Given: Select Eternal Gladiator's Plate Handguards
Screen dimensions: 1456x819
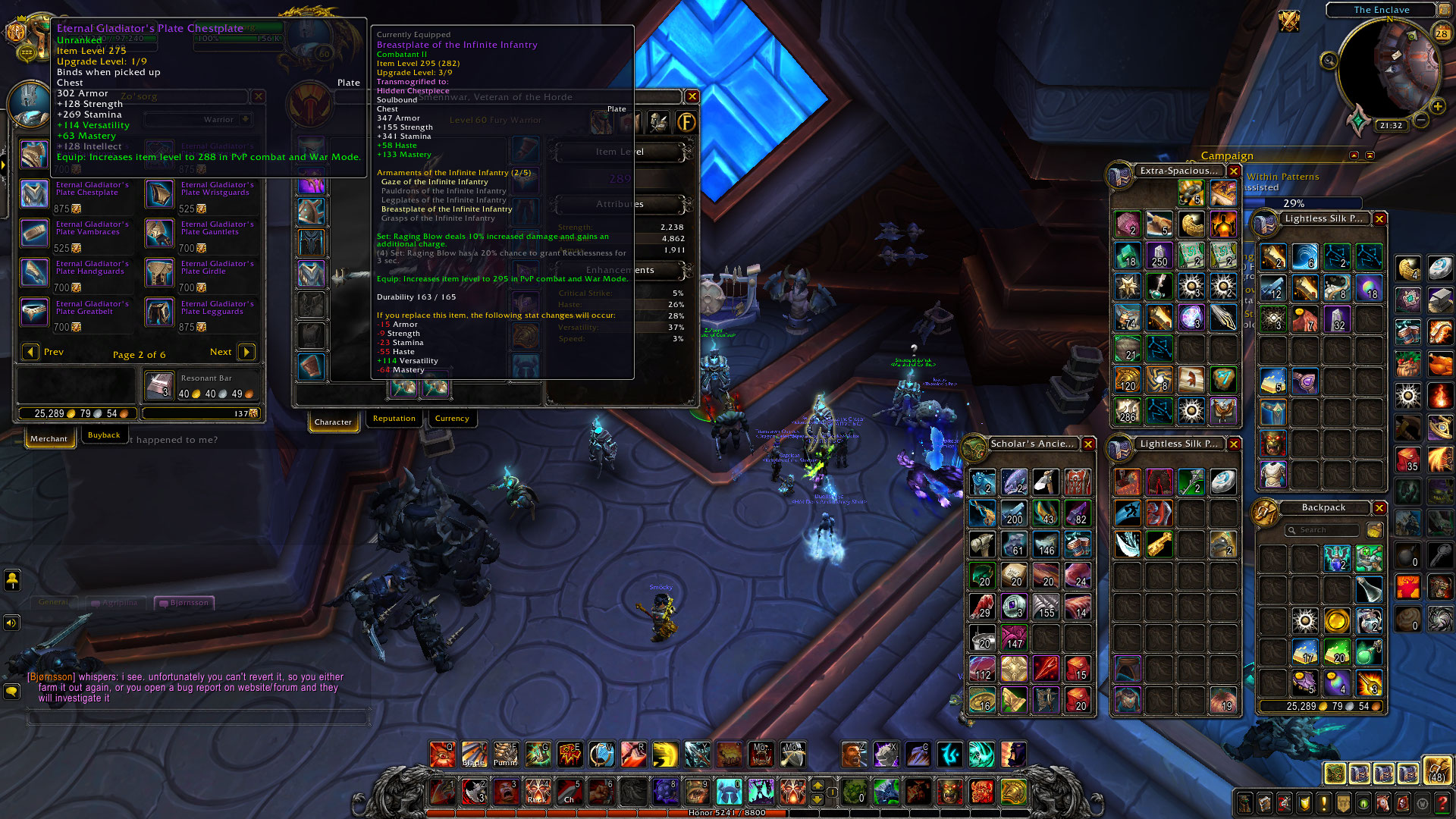Looking at the screenshot, I should [x=34, y=273].
